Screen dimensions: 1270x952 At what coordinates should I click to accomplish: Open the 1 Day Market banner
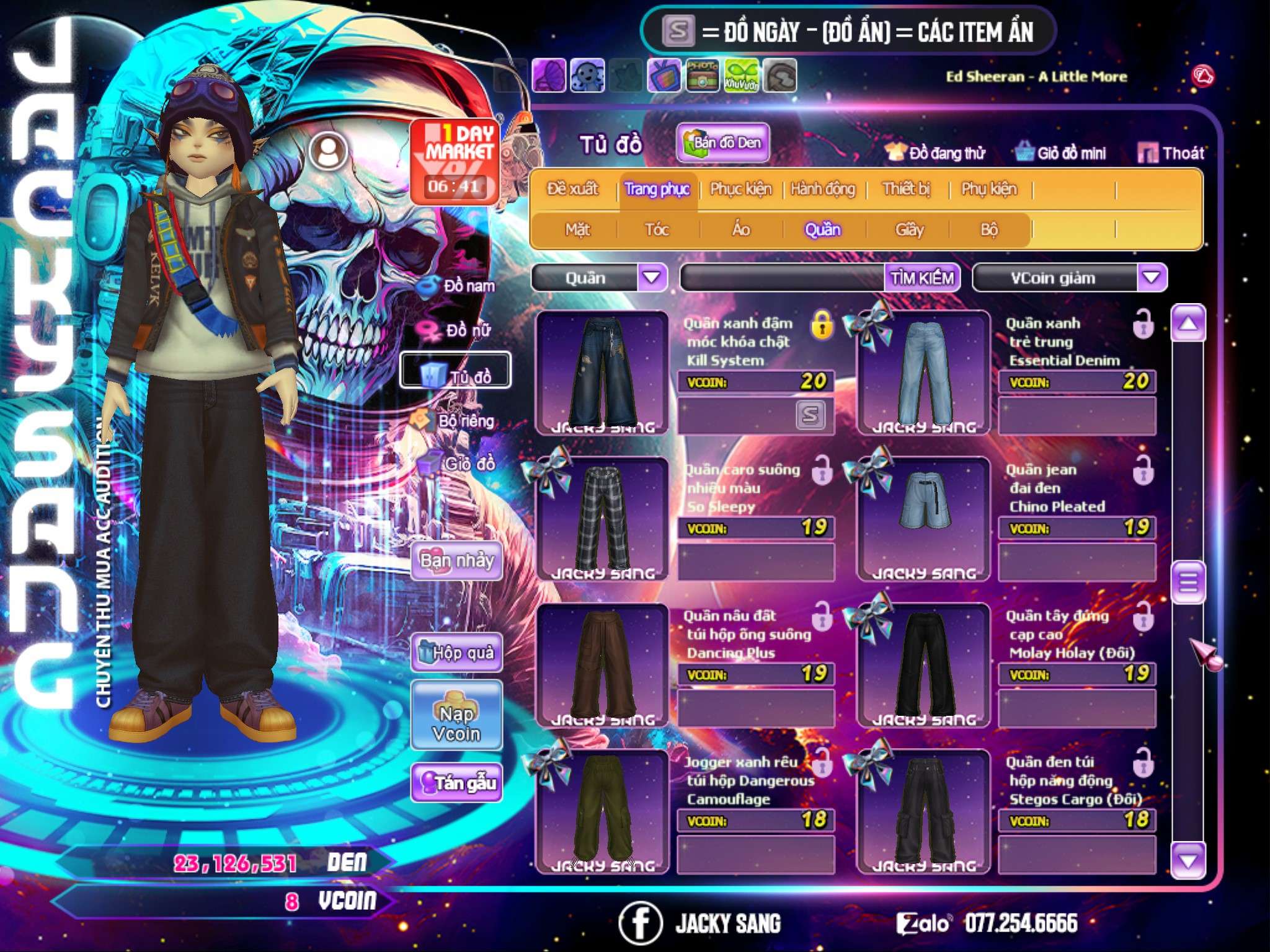[x=455, y=161]
